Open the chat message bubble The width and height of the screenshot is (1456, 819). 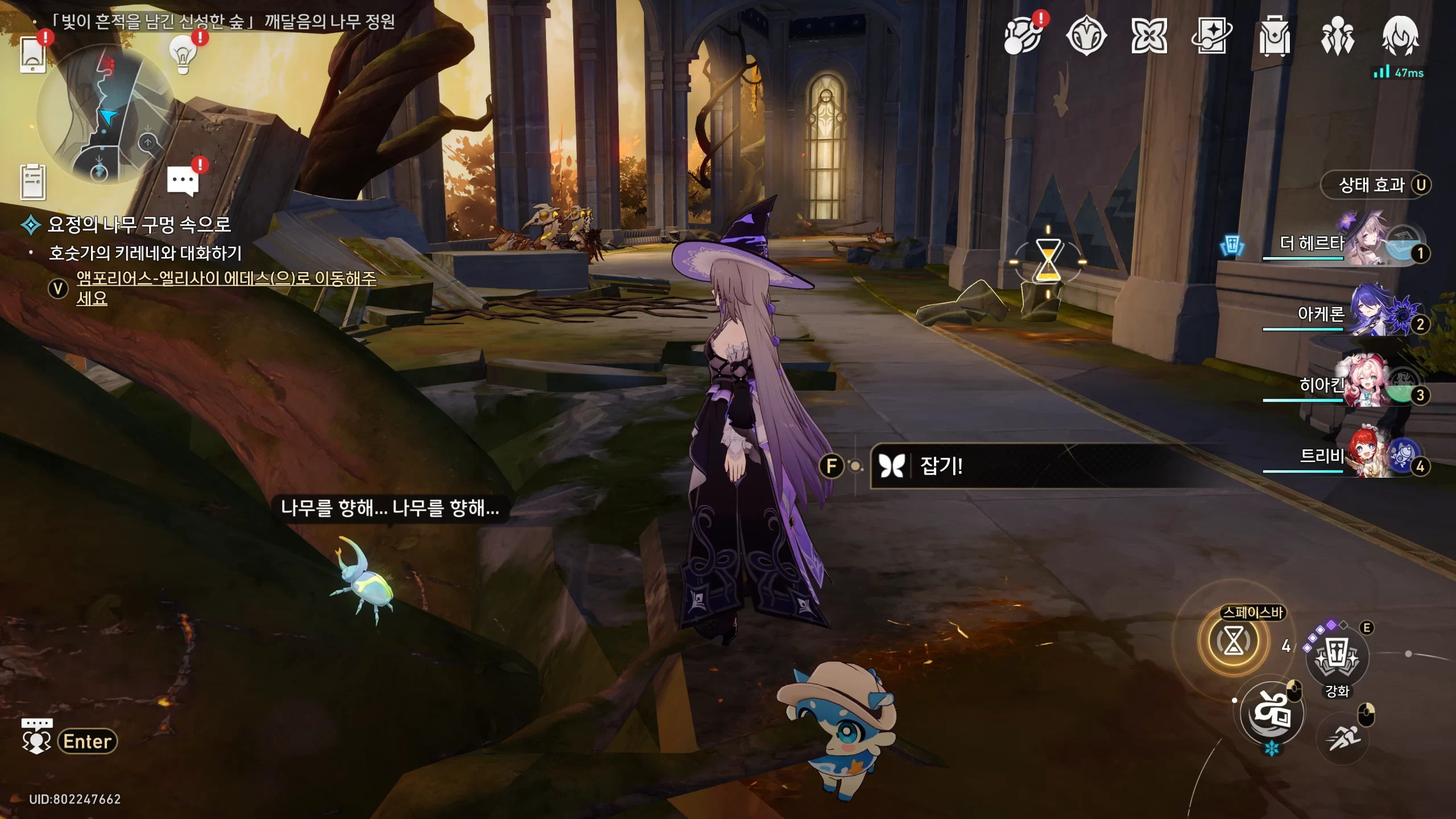[183, 181]
